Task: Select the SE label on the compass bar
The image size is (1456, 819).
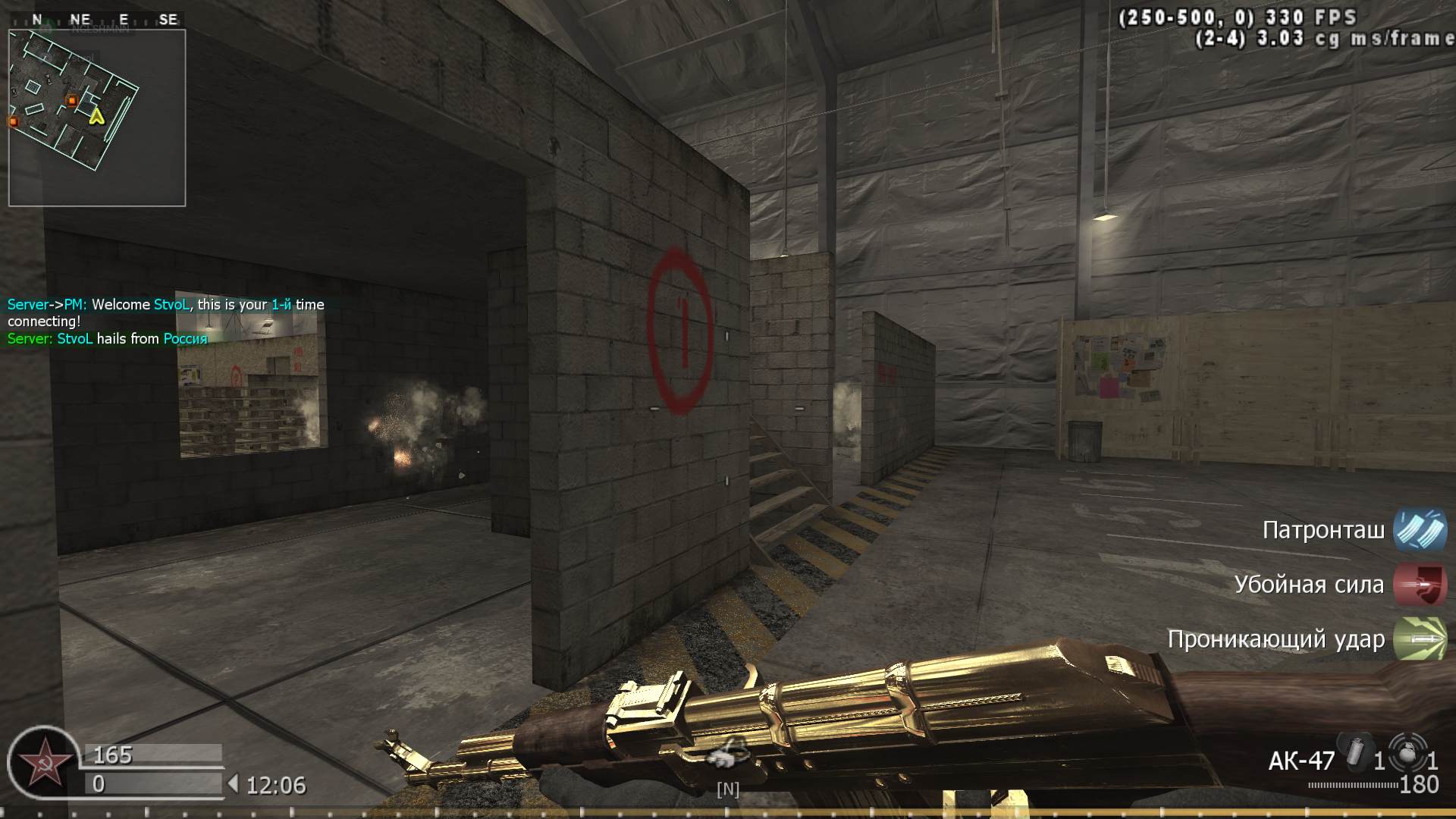Action: [168, 17]
